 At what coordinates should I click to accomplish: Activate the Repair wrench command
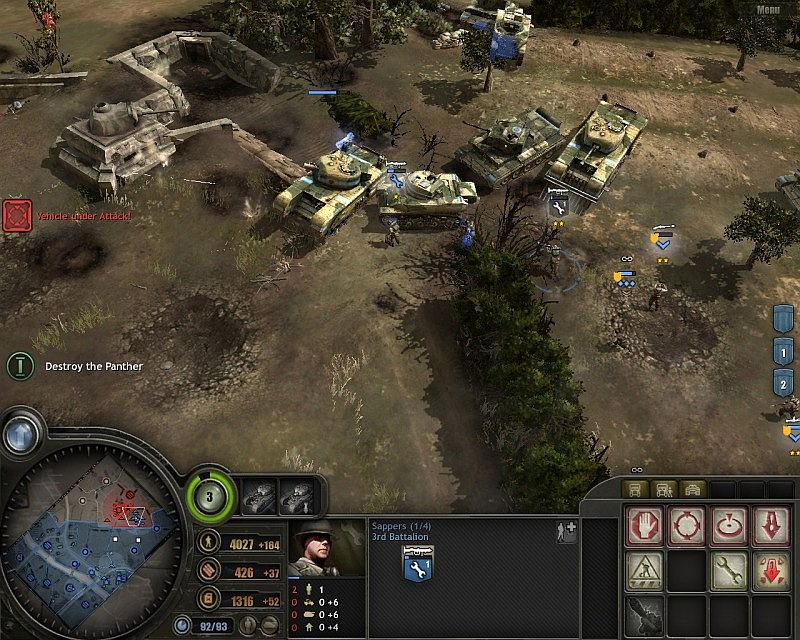pos(729,569)
